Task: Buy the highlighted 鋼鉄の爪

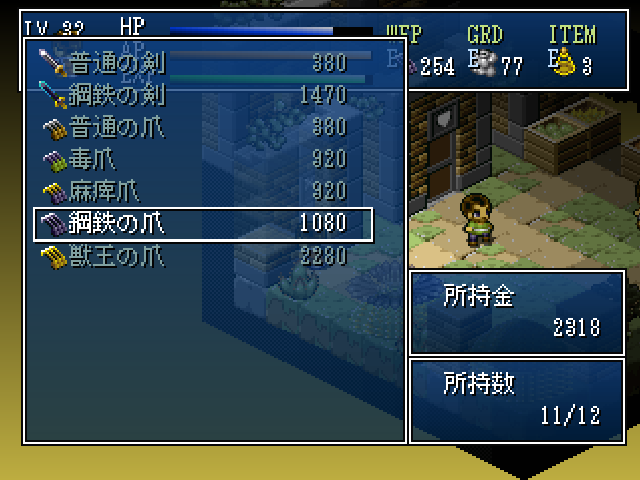Action: tap(200, 224)
